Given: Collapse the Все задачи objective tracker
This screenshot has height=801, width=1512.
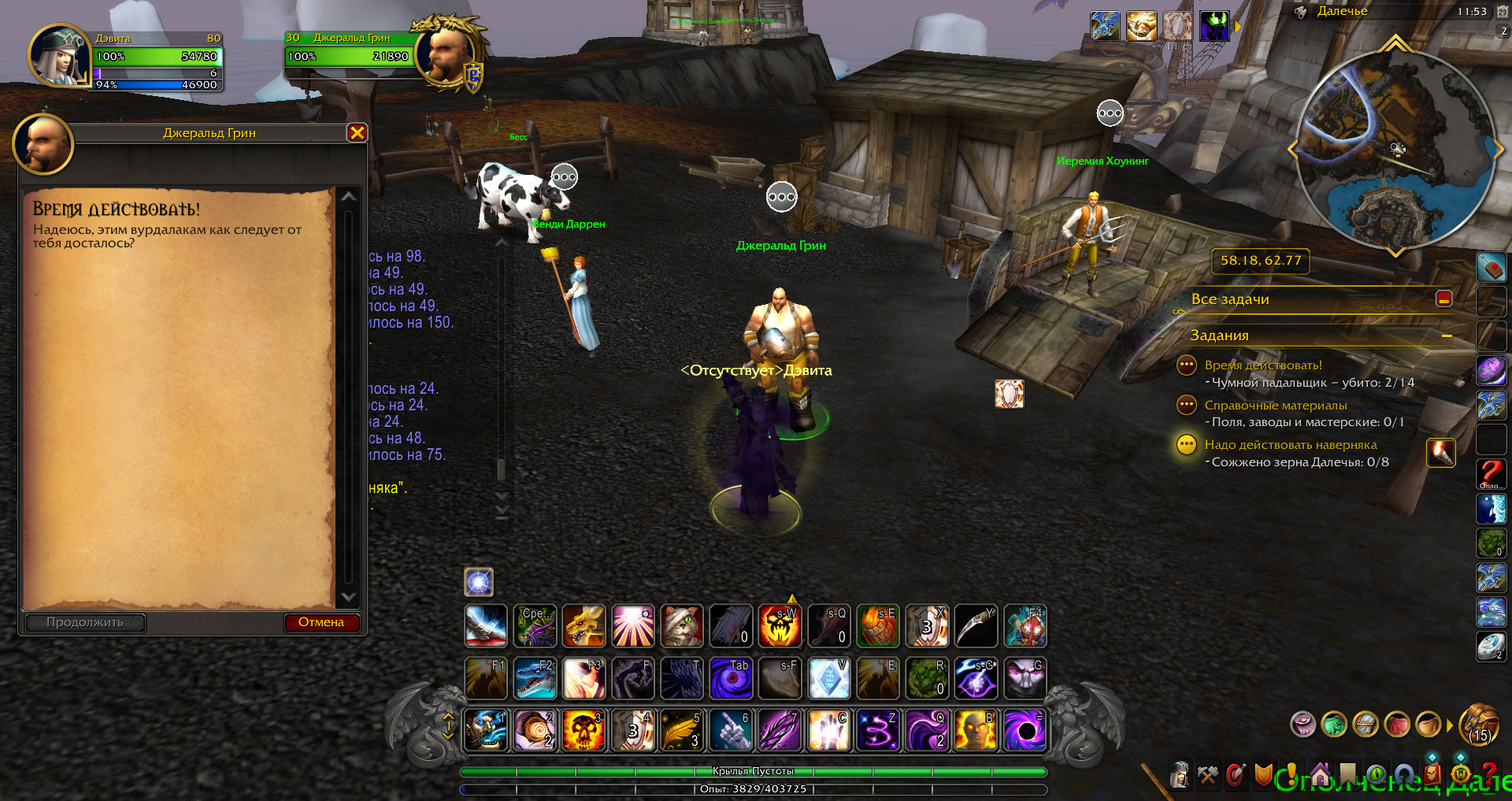Looking at the screenshot, I should tap(1443, 299).
